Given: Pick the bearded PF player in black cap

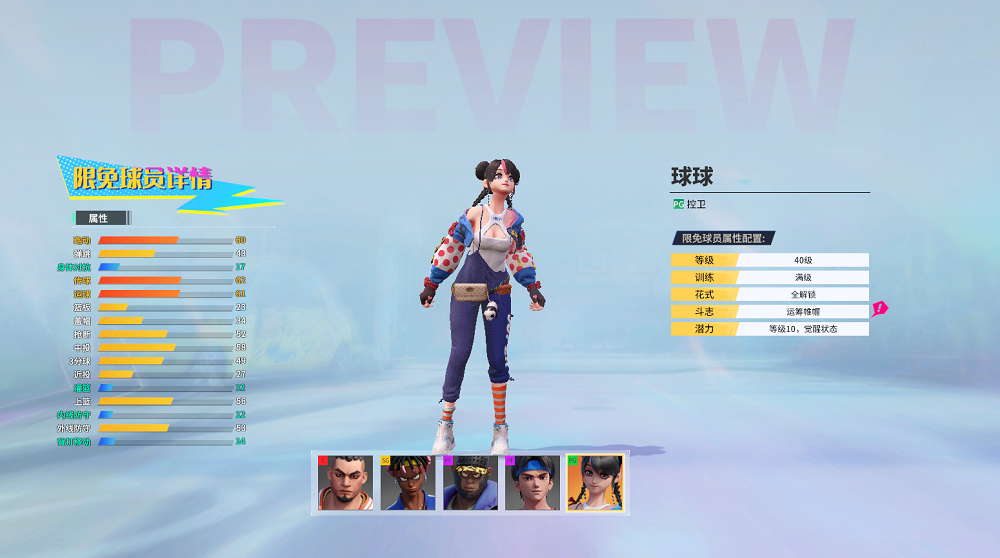Looking at the screenshot, I should (x=470, y=483).
